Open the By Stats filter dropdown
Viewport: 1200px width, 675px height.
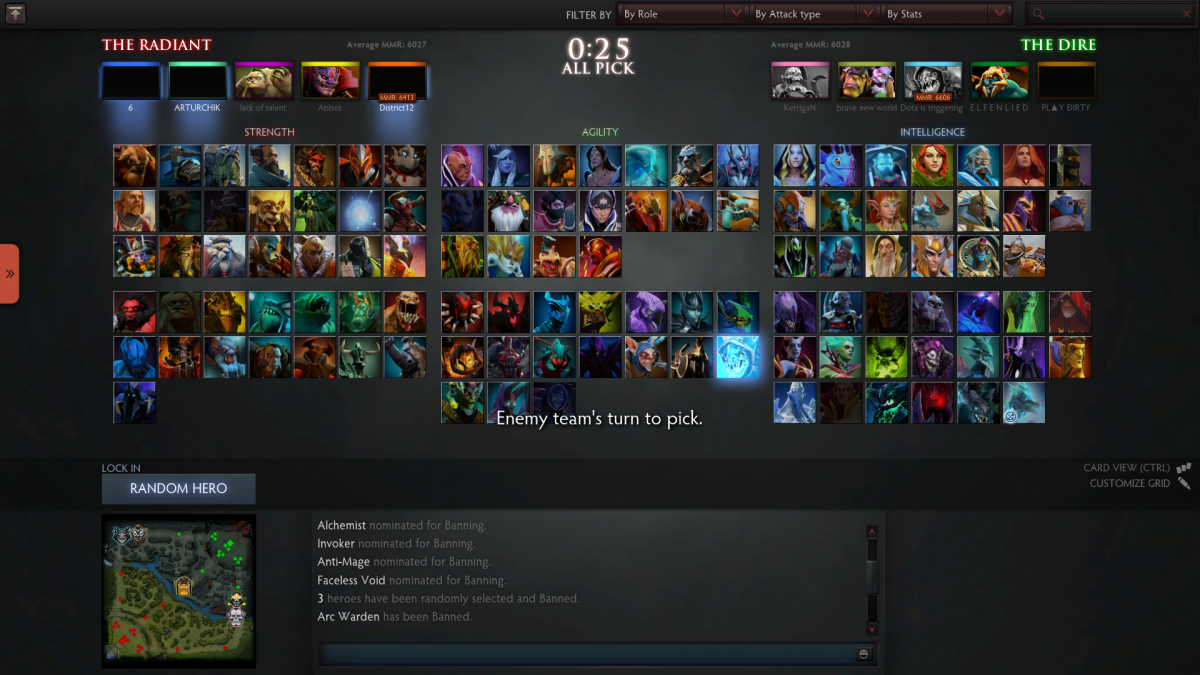946,14
